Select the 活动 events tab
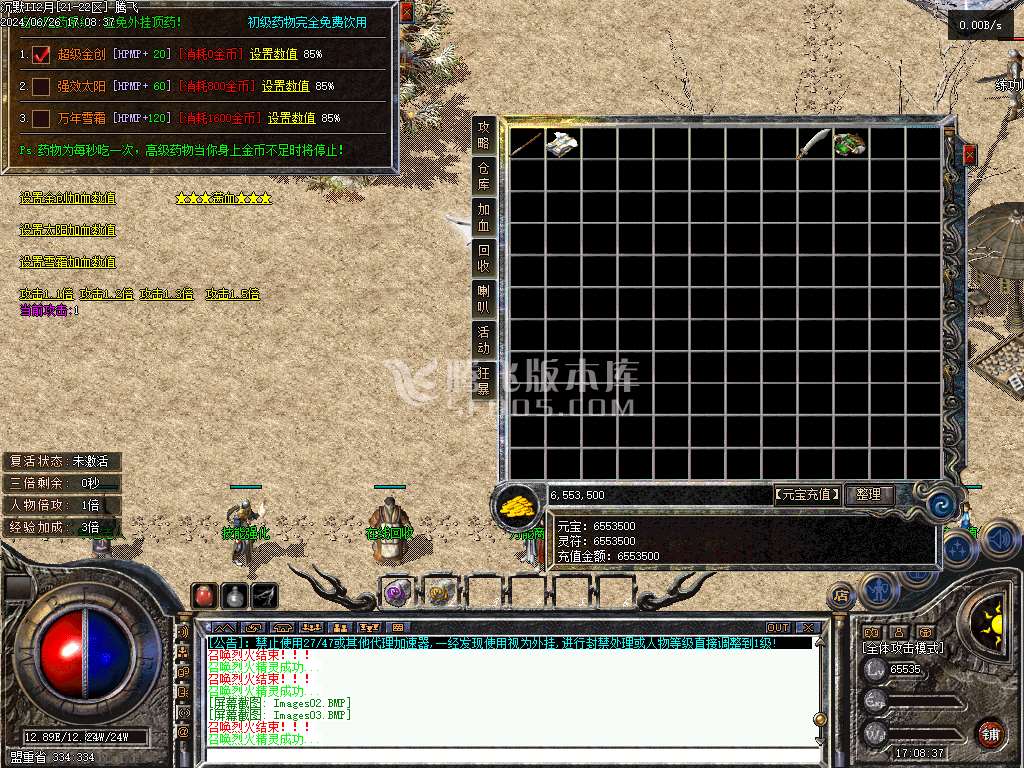 [x=484, y=338]
